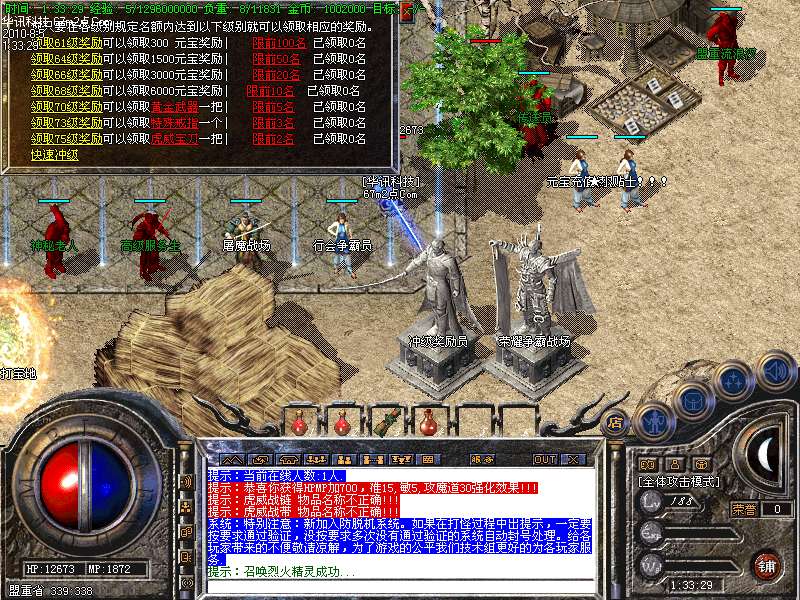Toggle the sound speaker icon
Image resolution: width=800 pixels, height=600 pixels.
(x=775, y=371)
